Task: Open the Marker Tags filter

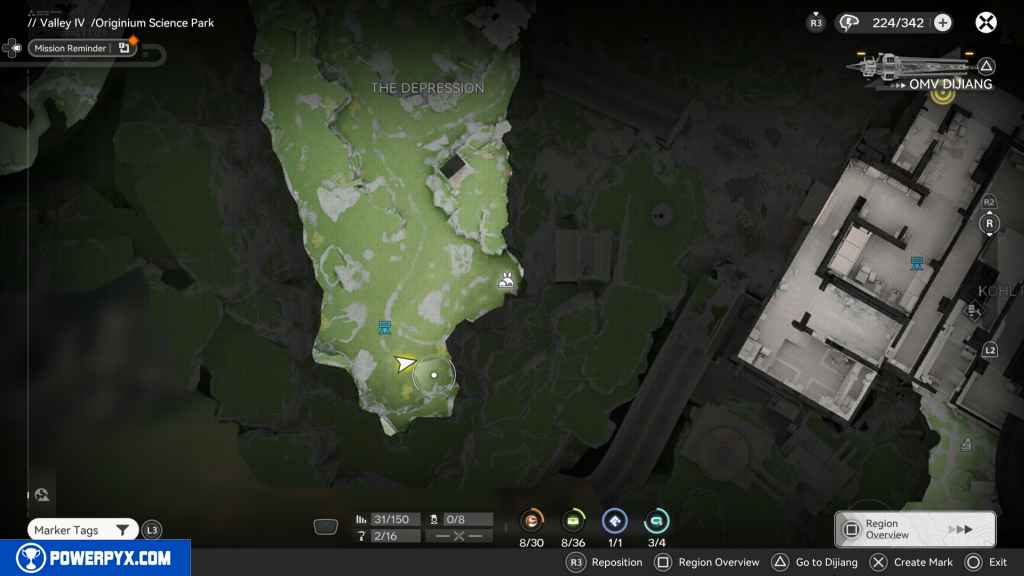Action: coord(82,530)
